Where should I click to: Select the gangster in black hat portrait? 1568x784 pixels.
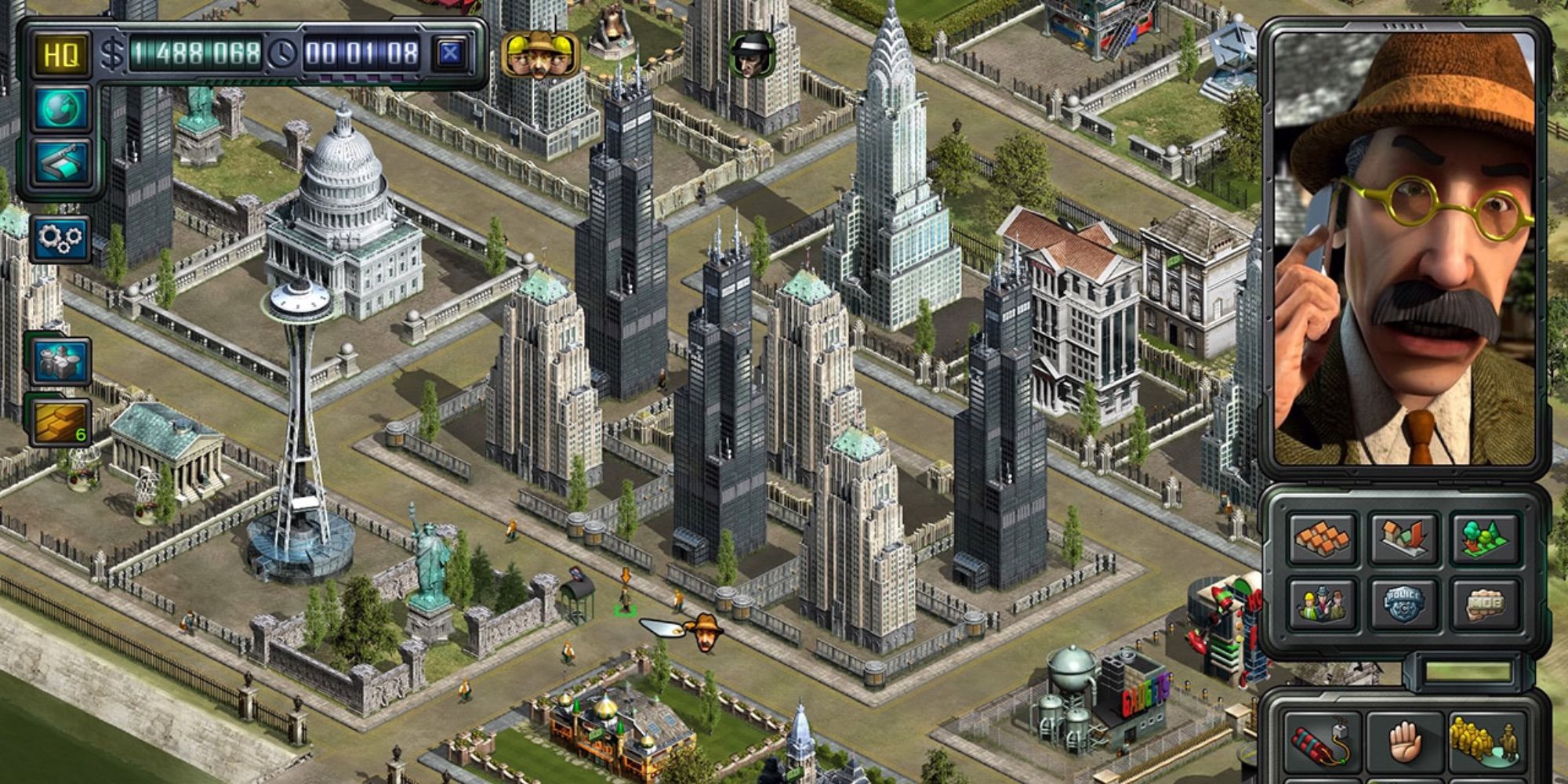click(x=751, y=54)
